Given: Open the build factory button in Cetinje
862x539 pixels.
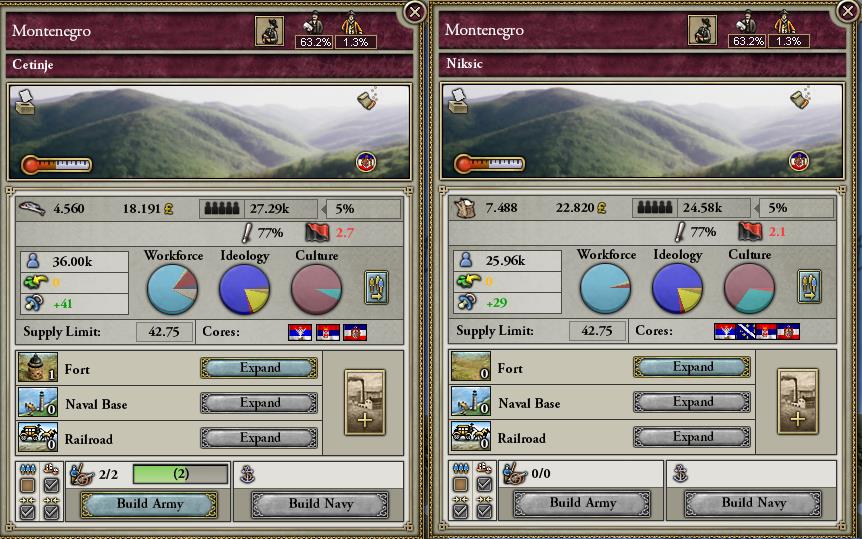Looking at the screenshot, I should point(365,402).
